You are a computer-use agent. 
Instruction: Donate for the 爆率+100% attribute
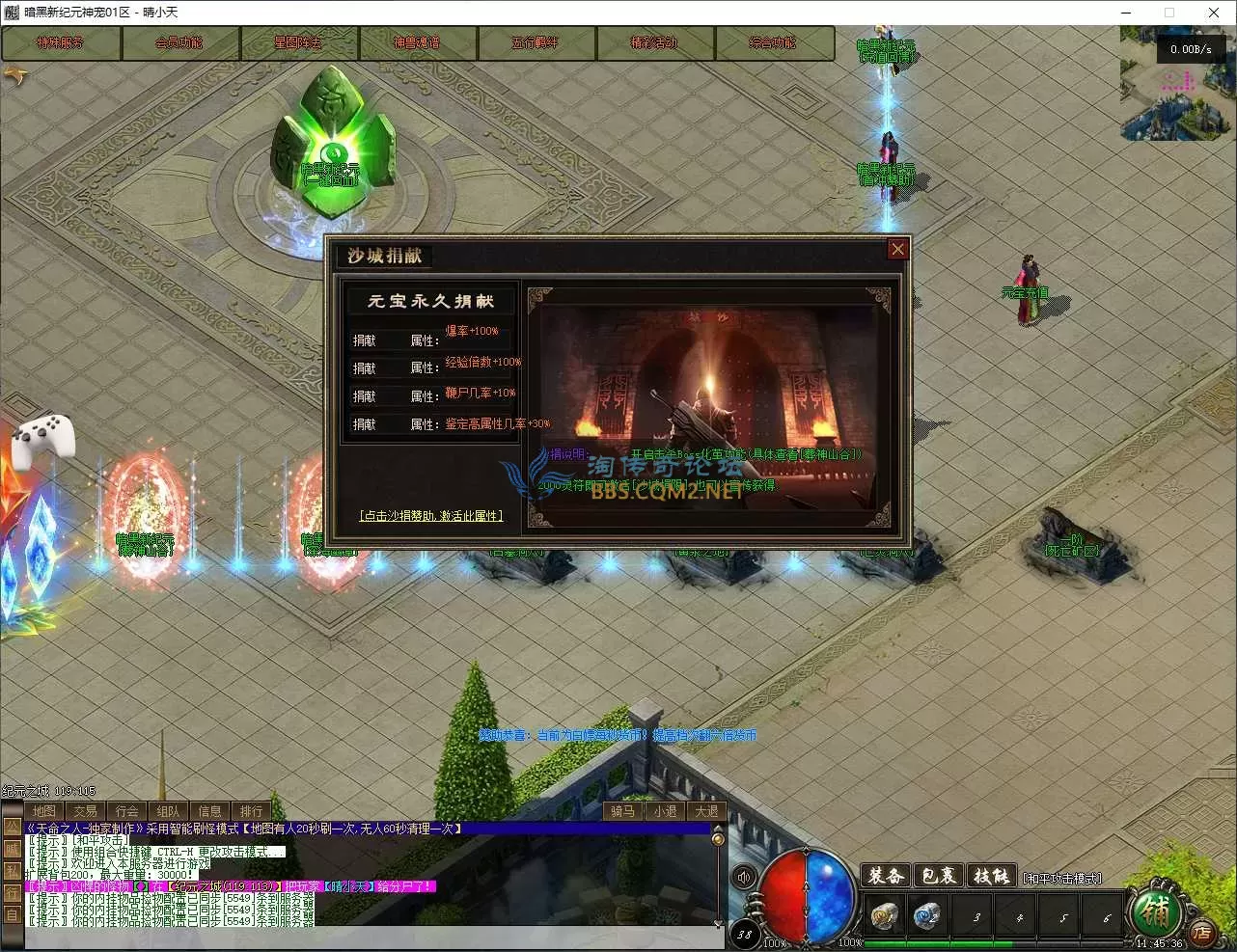[365, 340]
